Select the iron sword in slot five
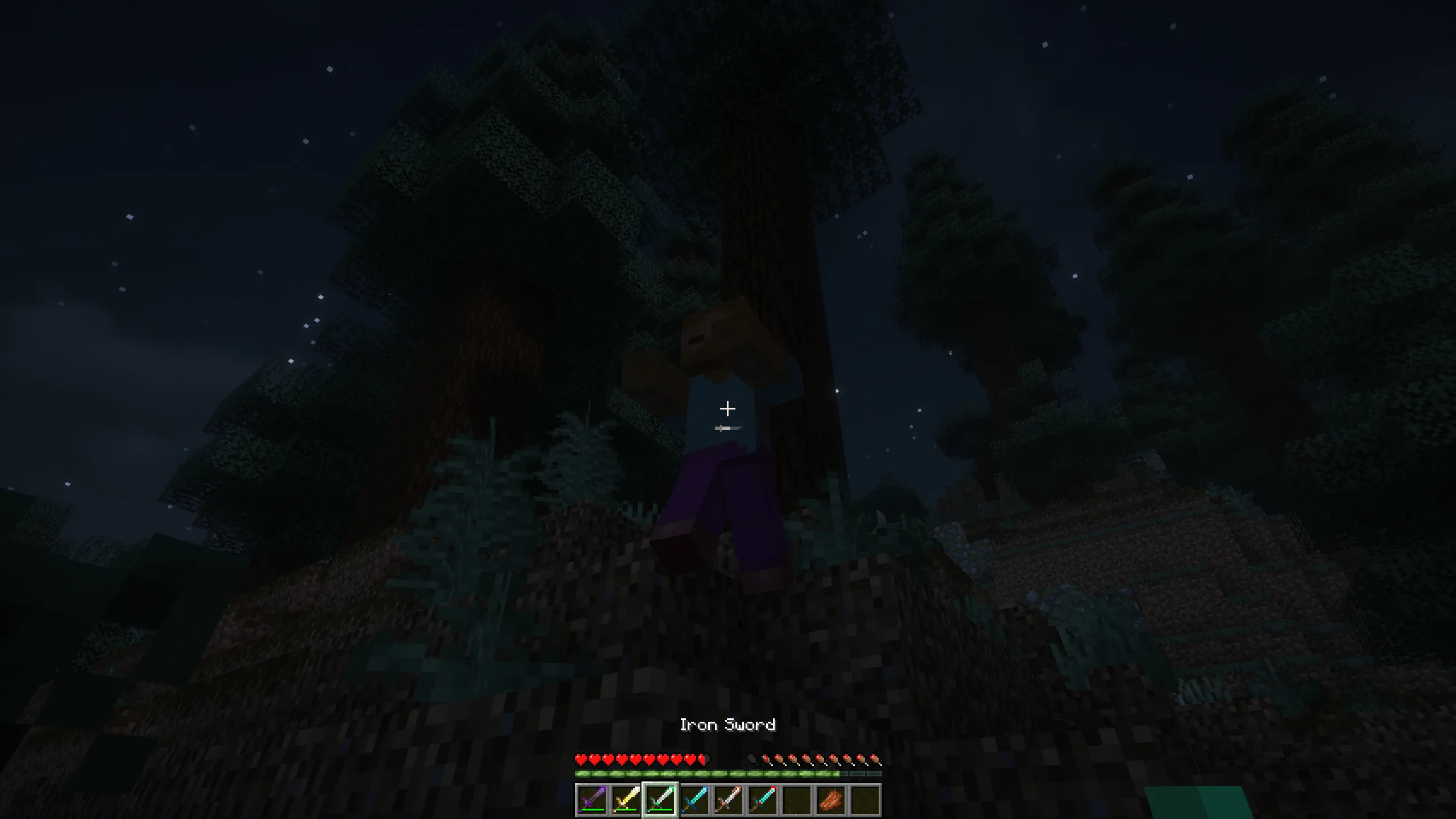This screenshot has height=819, width=1456. (x=729, y=801)
